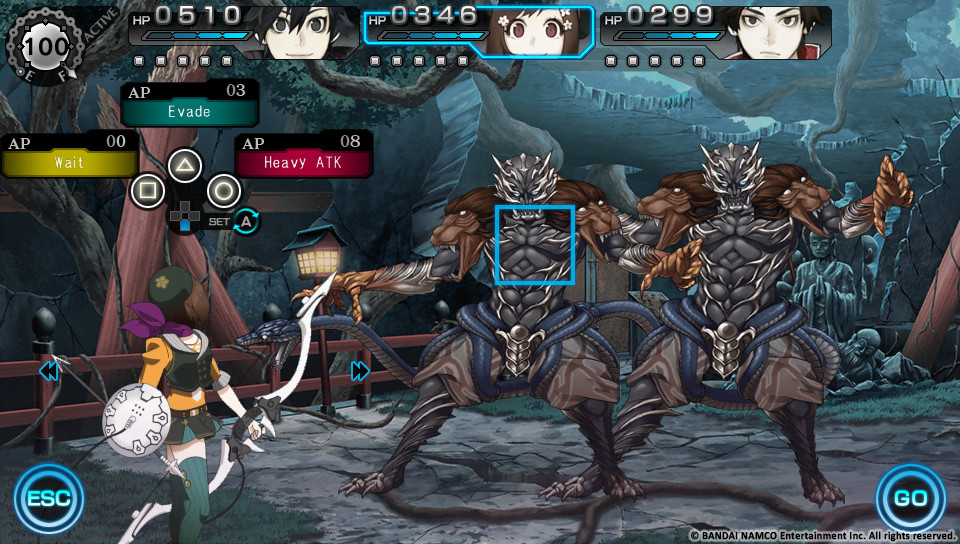Target the enemy marked with blue box
This screenshot has height=544, width=960.
[536, 245]
